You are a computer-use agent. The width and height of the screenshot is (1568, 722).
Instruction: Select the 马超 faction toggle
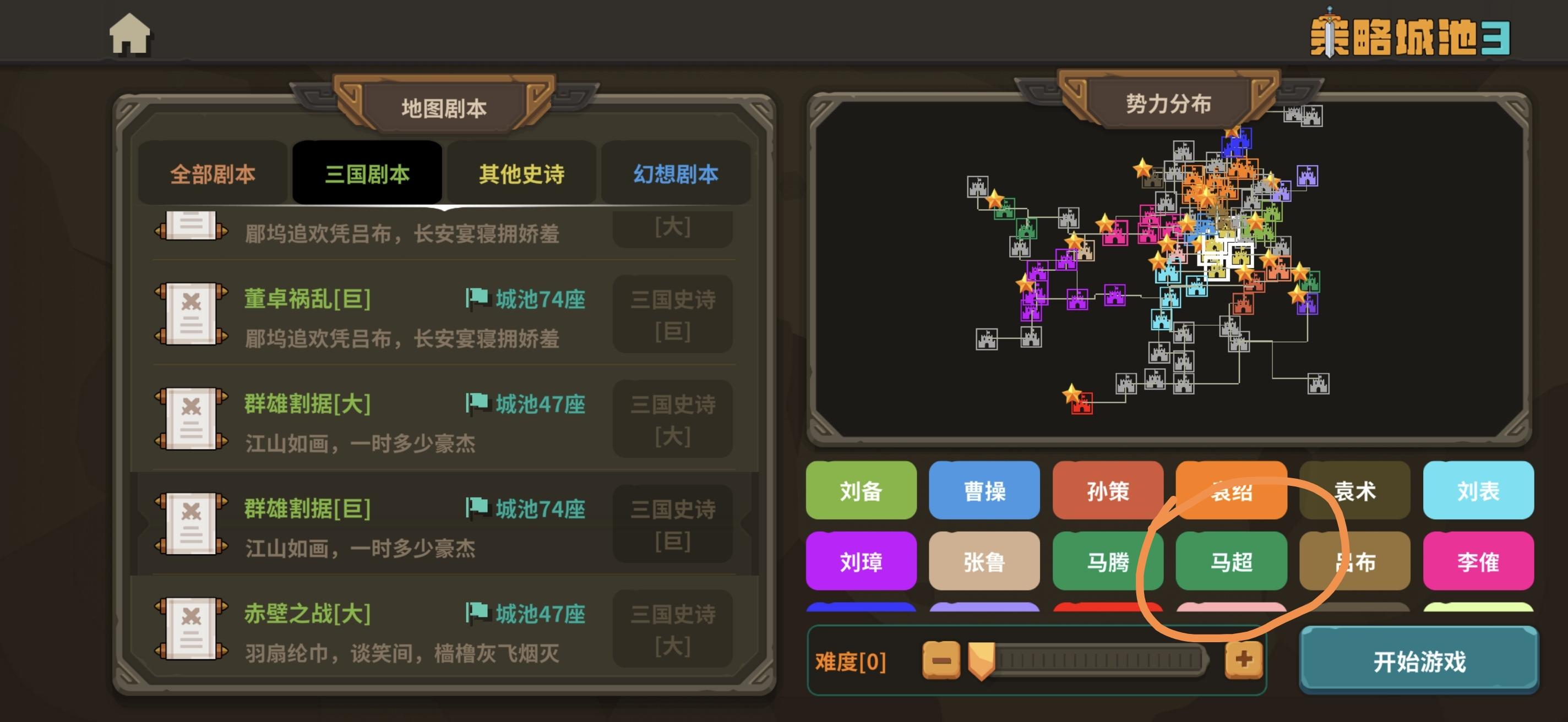1232,561
